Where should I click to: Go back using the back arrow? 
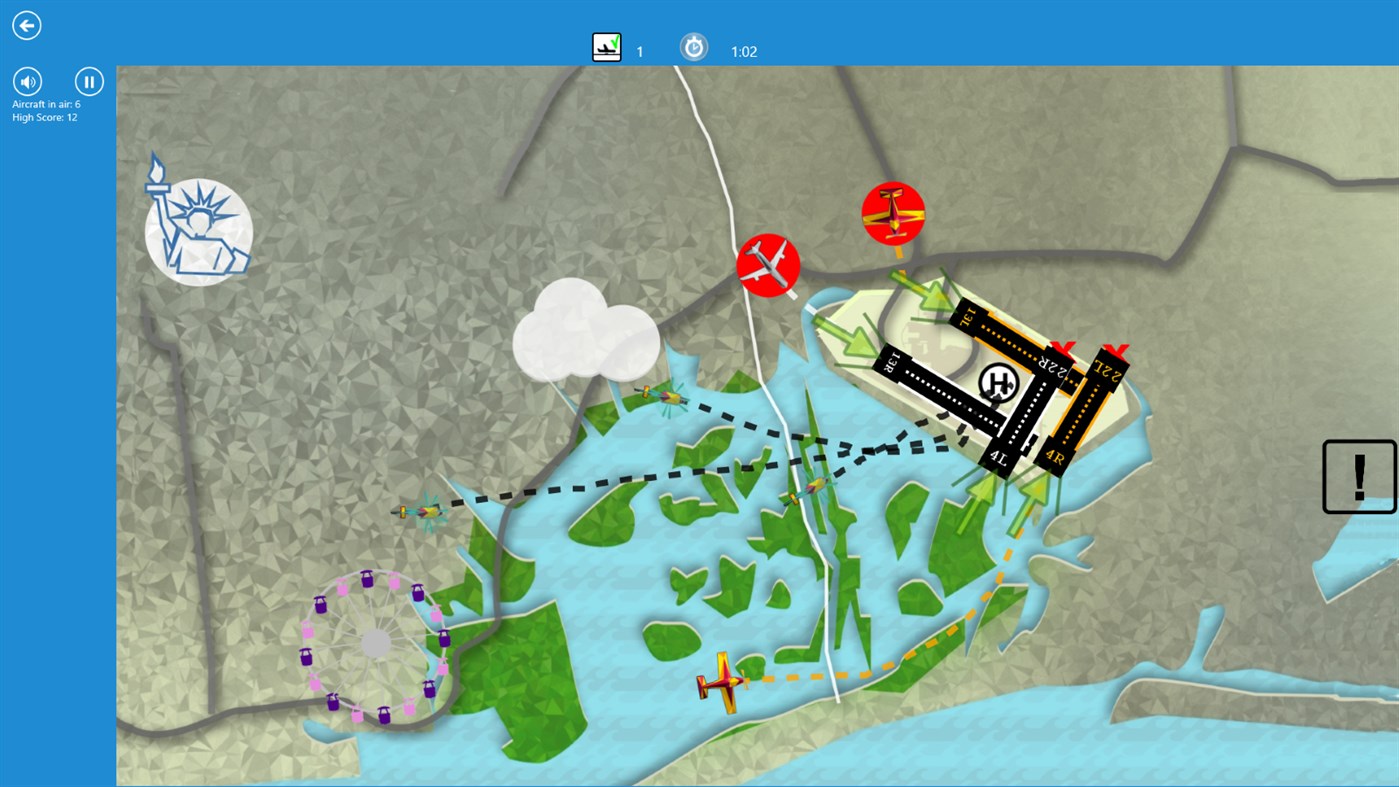(26, 24)
